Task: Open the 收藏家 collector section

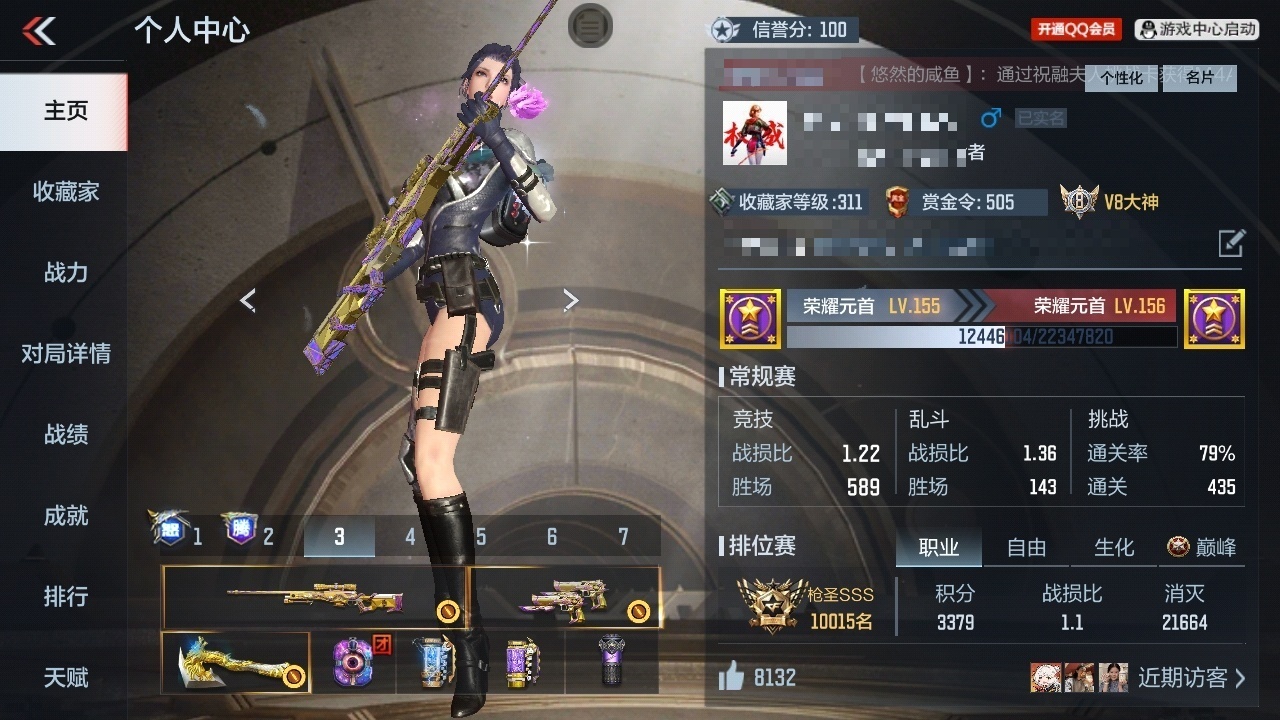Action: (65, 192)
